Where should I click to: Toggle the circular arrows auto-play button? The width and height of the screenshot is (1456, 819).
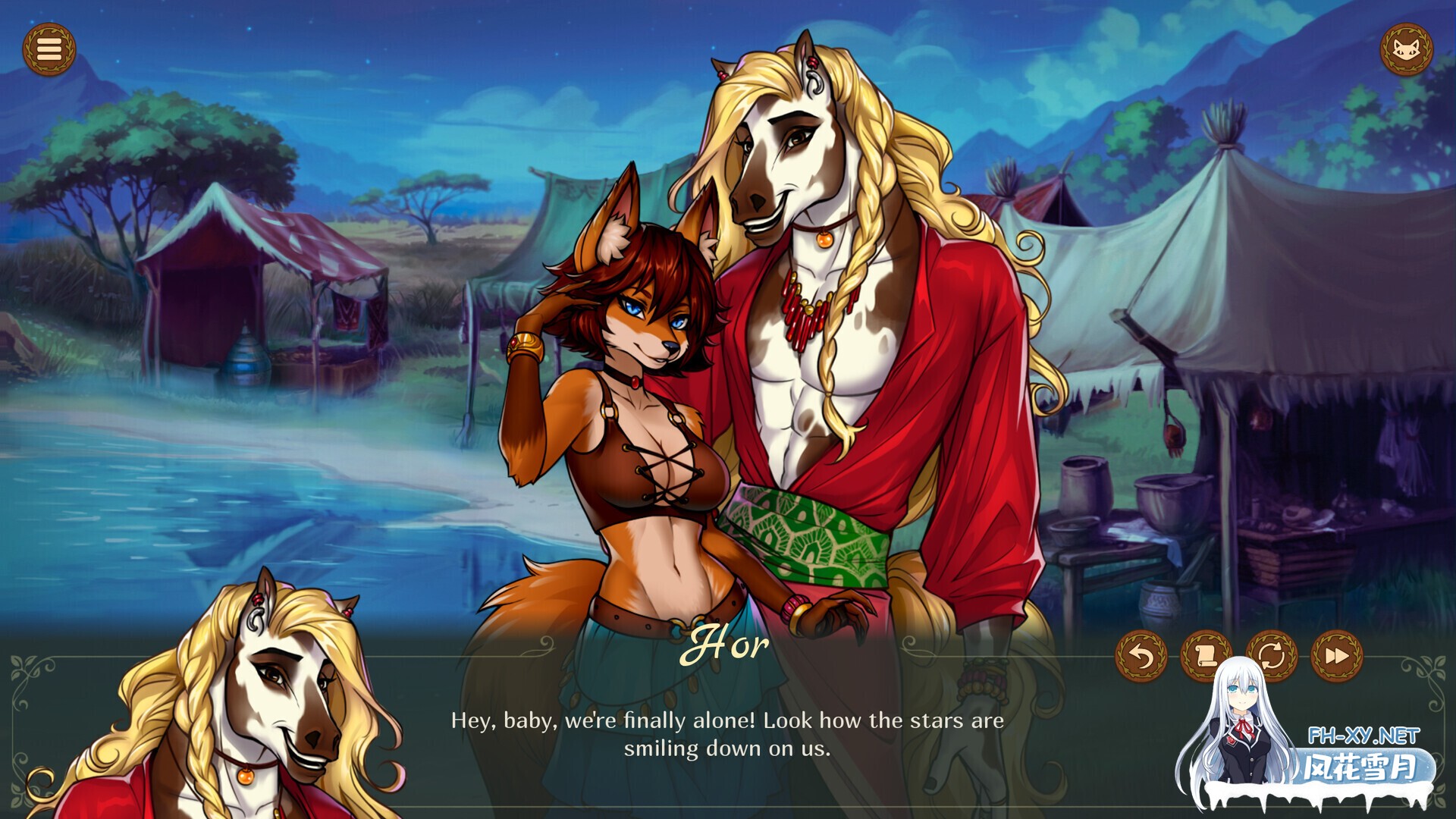pos(1272,656)
